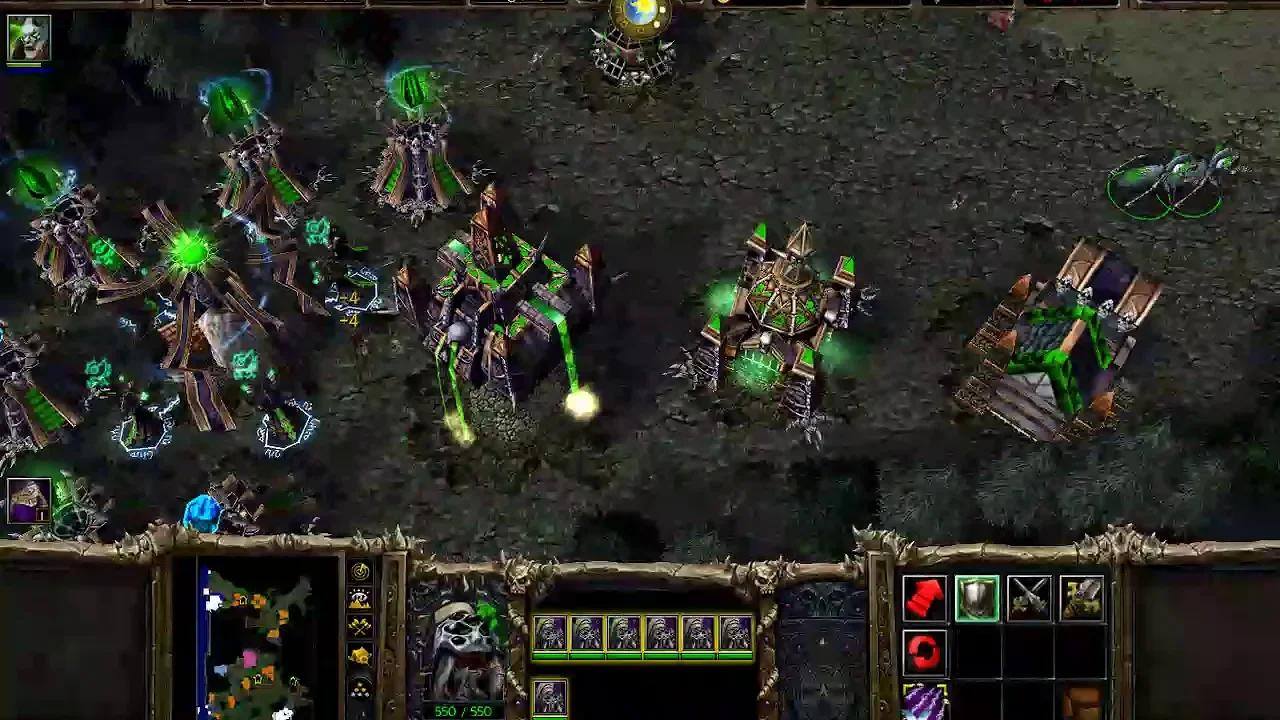Image resolution: width=1280 pixels, height=720 pixels.
Task: Toggle terrain view using the mountains minimap button
Action: point(361,598)
